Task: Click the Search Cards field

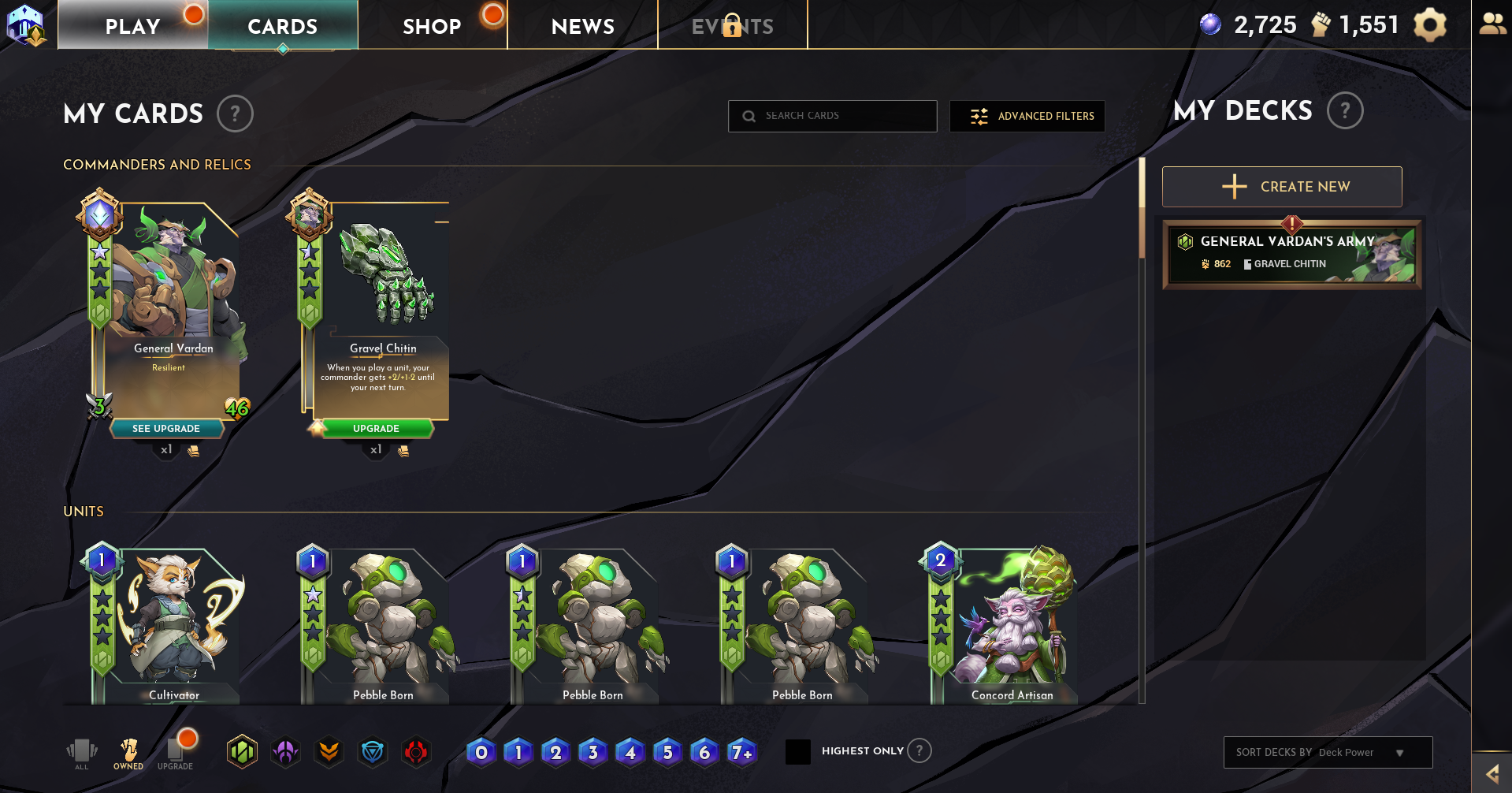Action: 832,116
